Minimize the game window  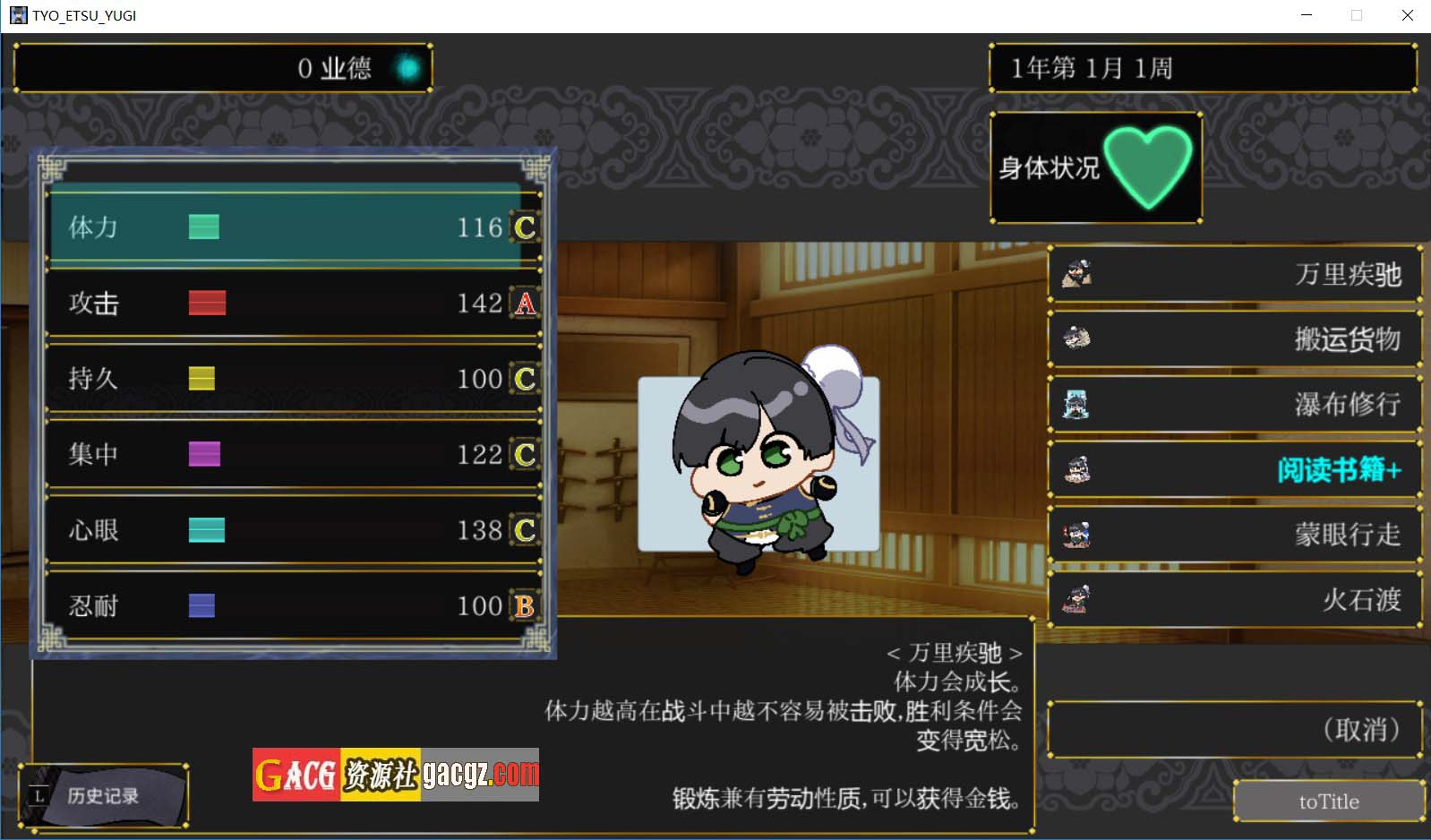pos(1307,15)
